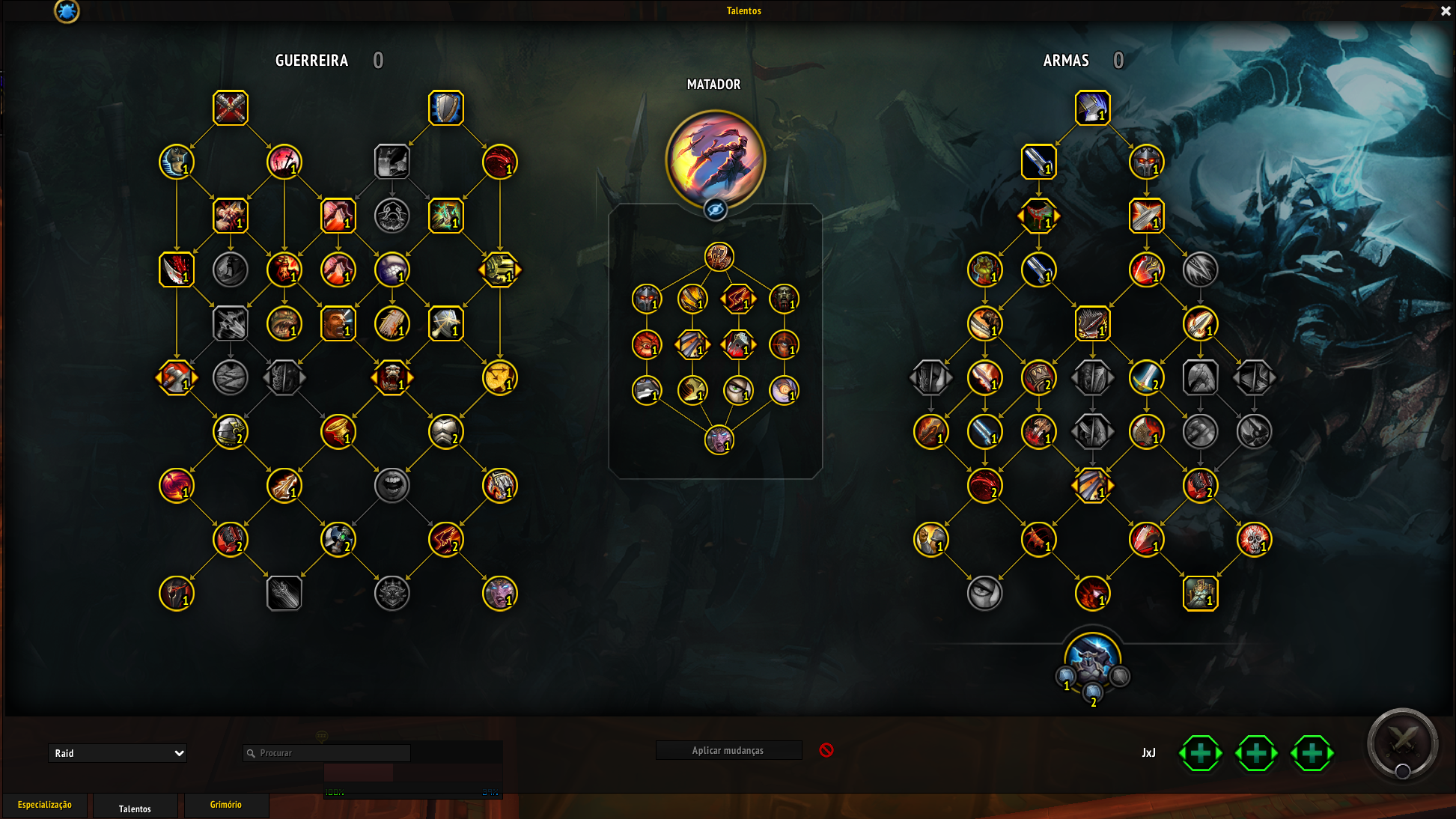
Task: Click the crossed swords emblem in bottom-right corner
Action: (x=1402, y=743)
